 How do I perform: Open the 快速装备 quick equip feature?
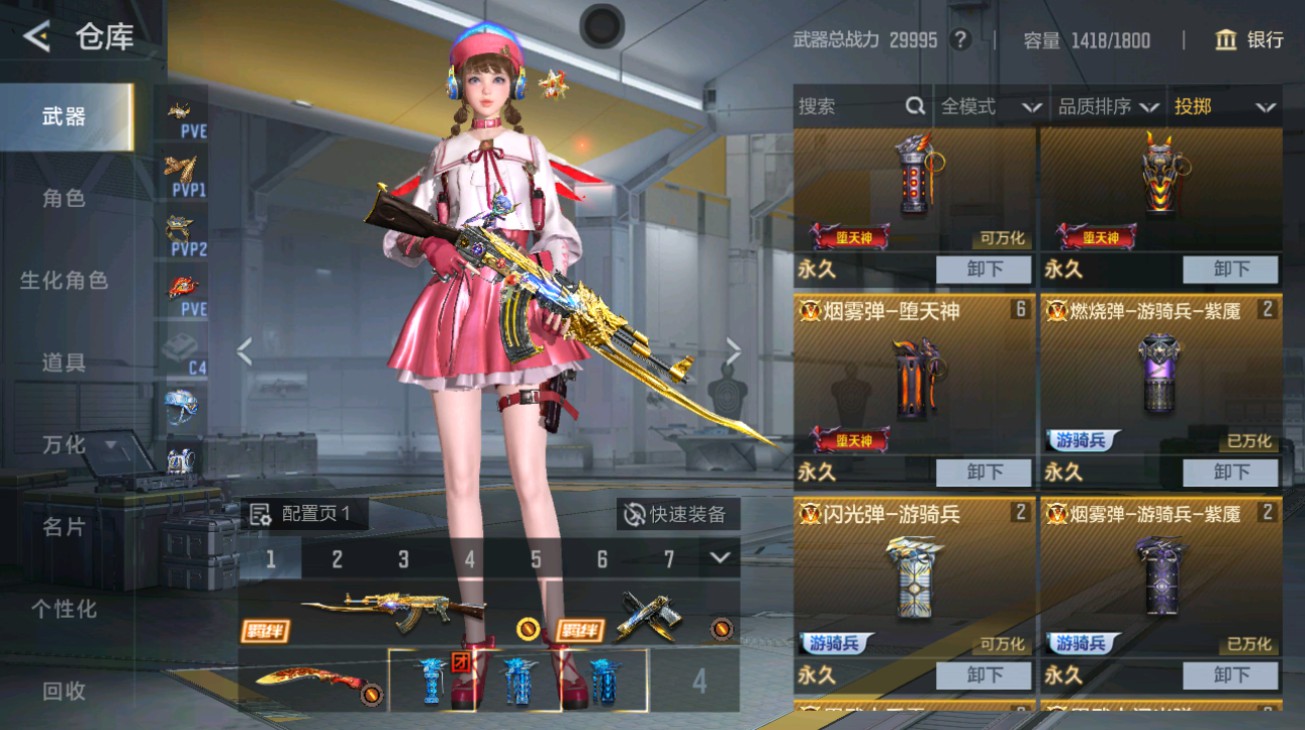point(678,513)
